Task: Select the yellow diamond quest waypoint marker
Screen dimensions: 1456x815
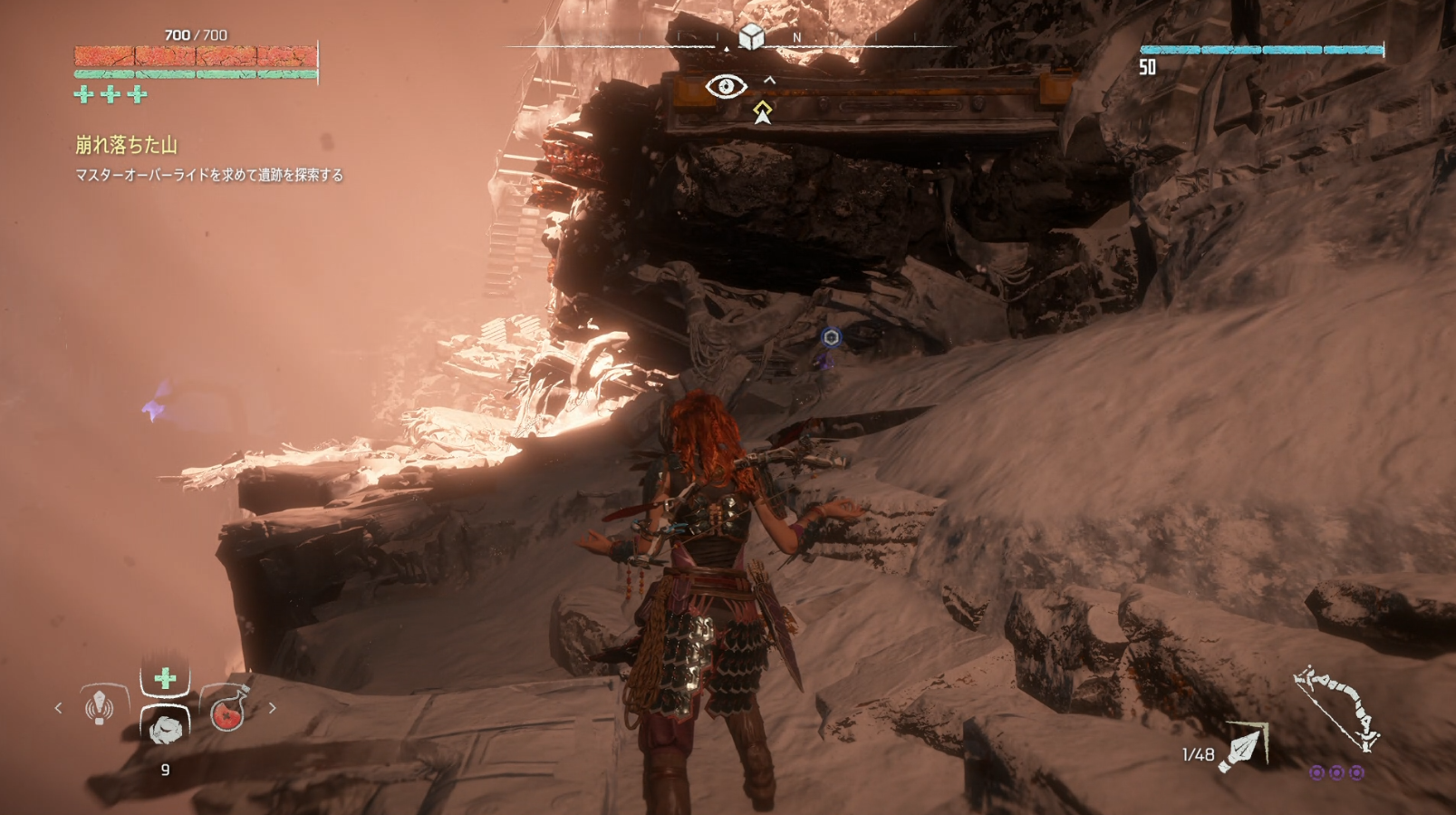Action: click(762, 112)
